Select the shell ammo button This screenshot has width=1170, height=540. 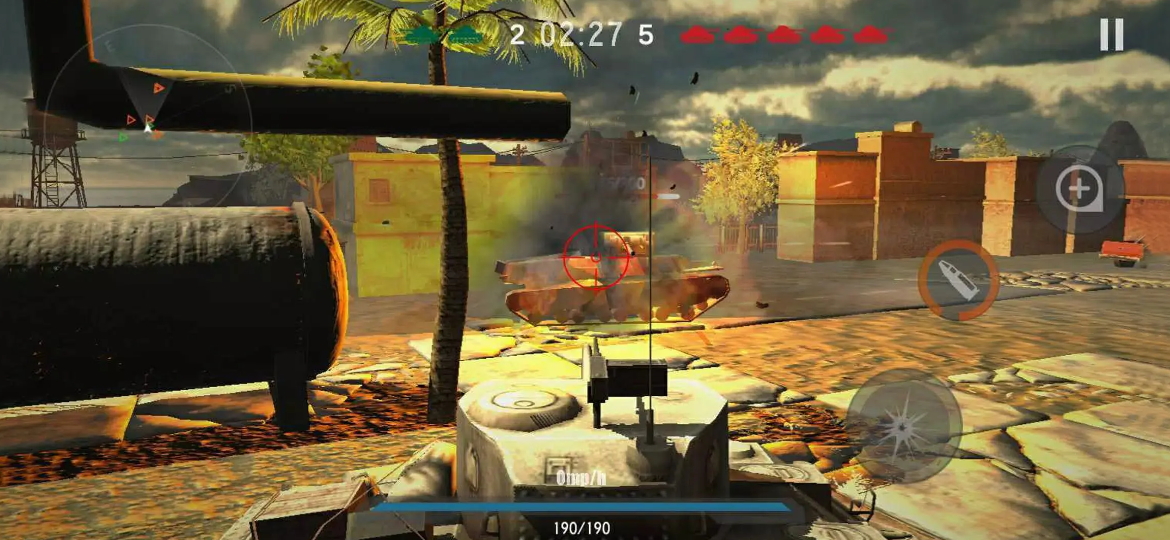[958, 281]
